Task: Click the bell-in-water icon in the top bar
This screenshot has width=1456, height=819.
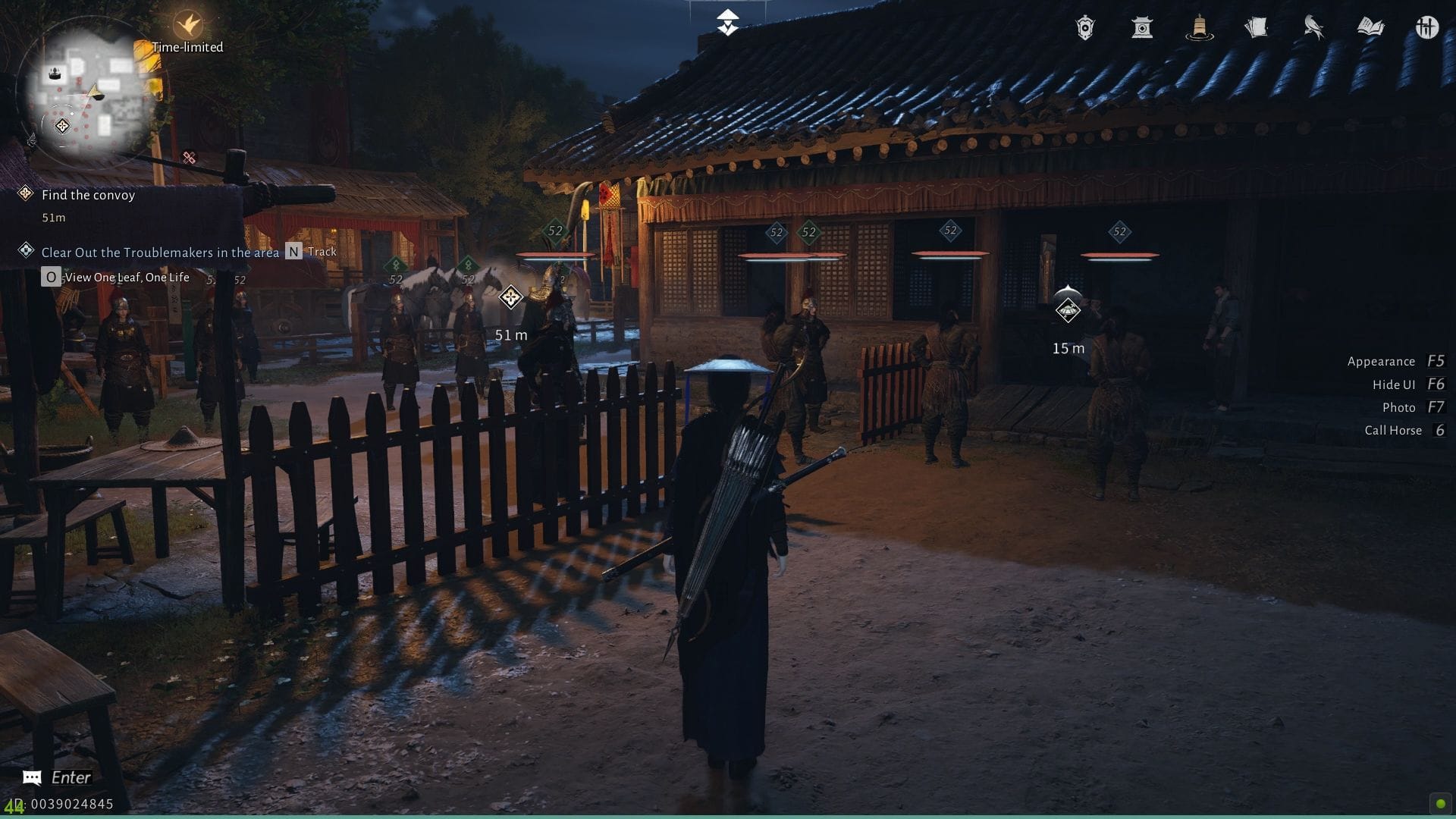Action: [1200, 27]
